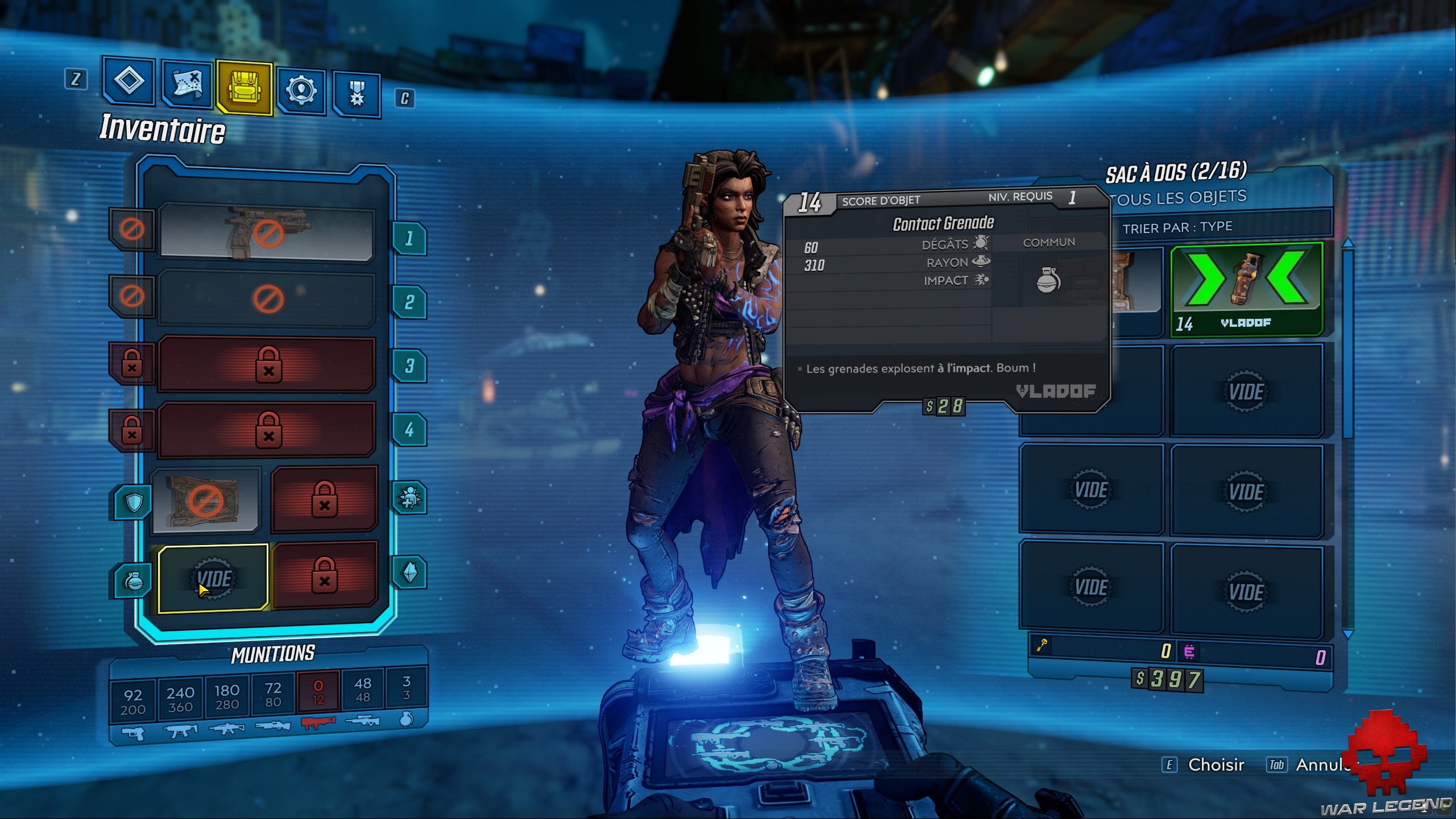Image resolution: width=1456 pixels, height=819 pixels.
Task: Open the skills gear tab
Action: 301,90
